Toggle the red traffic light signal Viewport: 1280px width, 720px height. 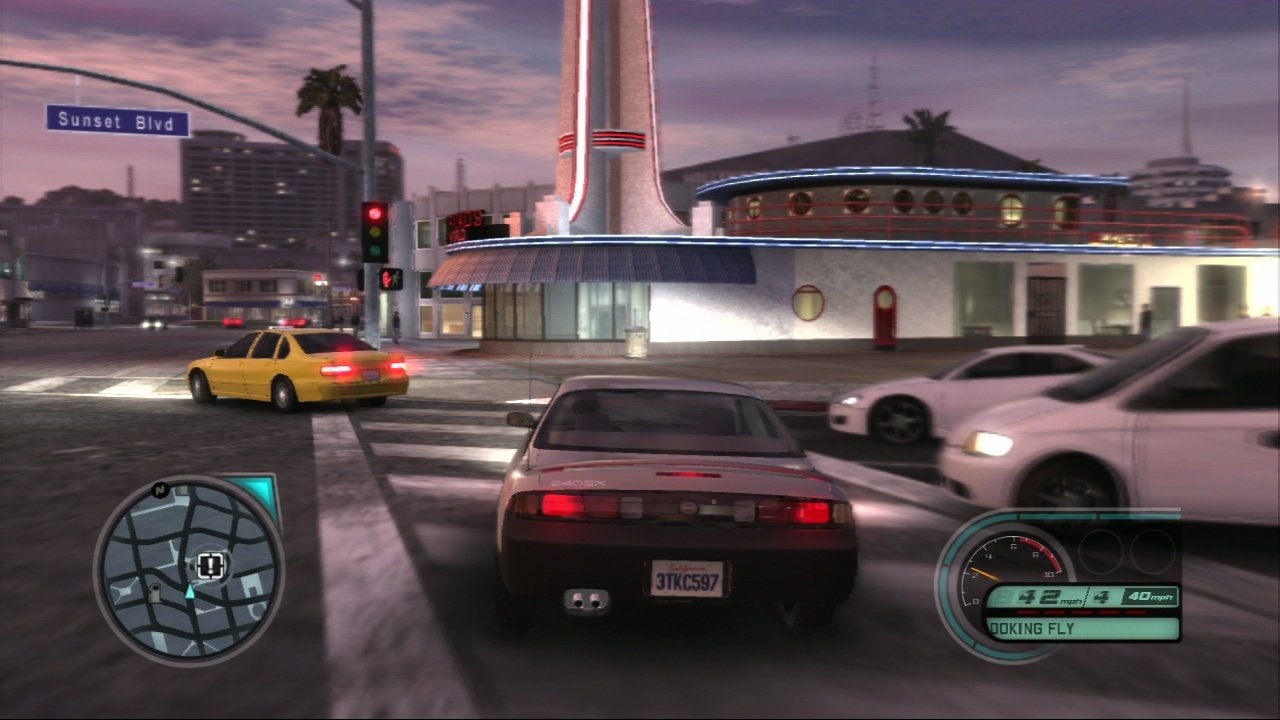tap(374, 215)
